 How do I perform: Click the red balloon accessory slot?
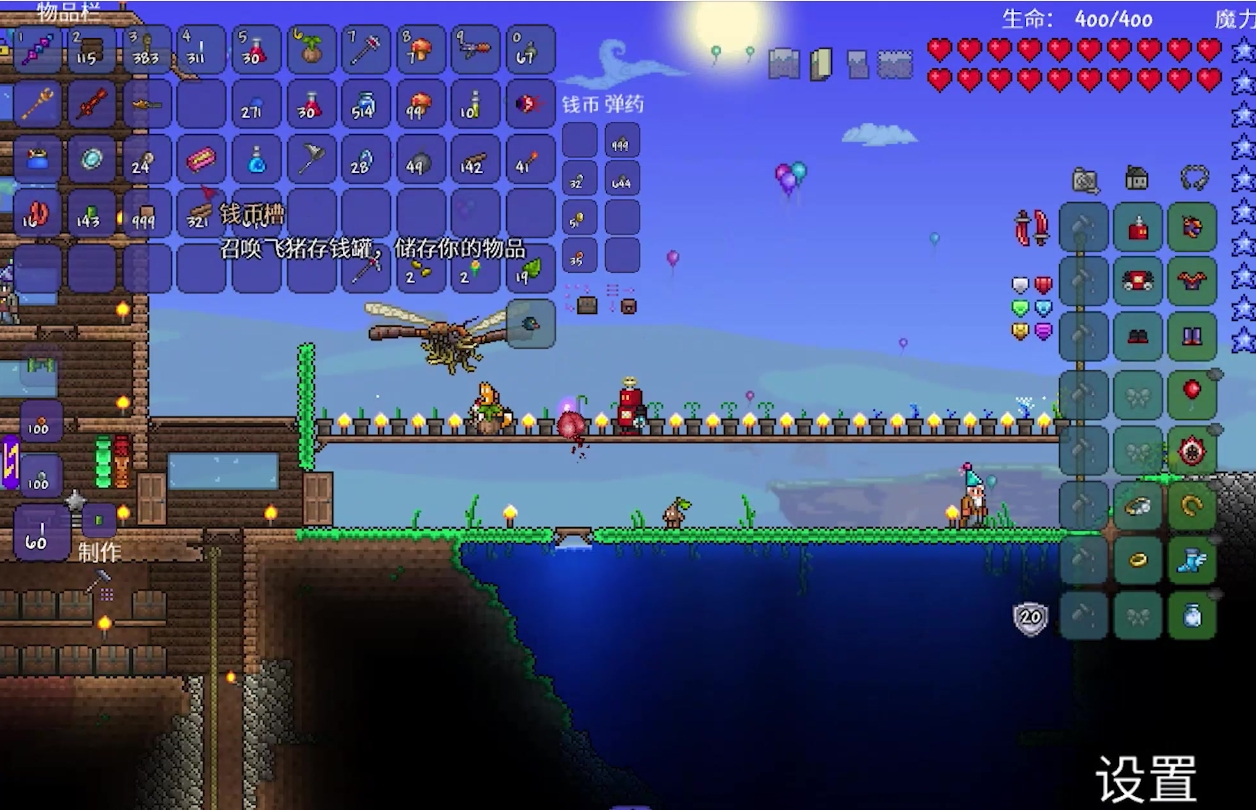coord(1192,391)
